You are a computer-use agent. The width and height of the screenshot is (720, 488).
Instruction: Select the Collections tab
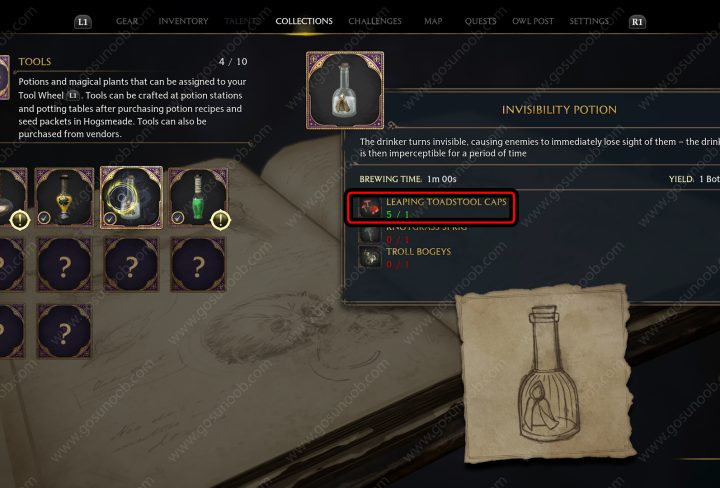[304, 21]
